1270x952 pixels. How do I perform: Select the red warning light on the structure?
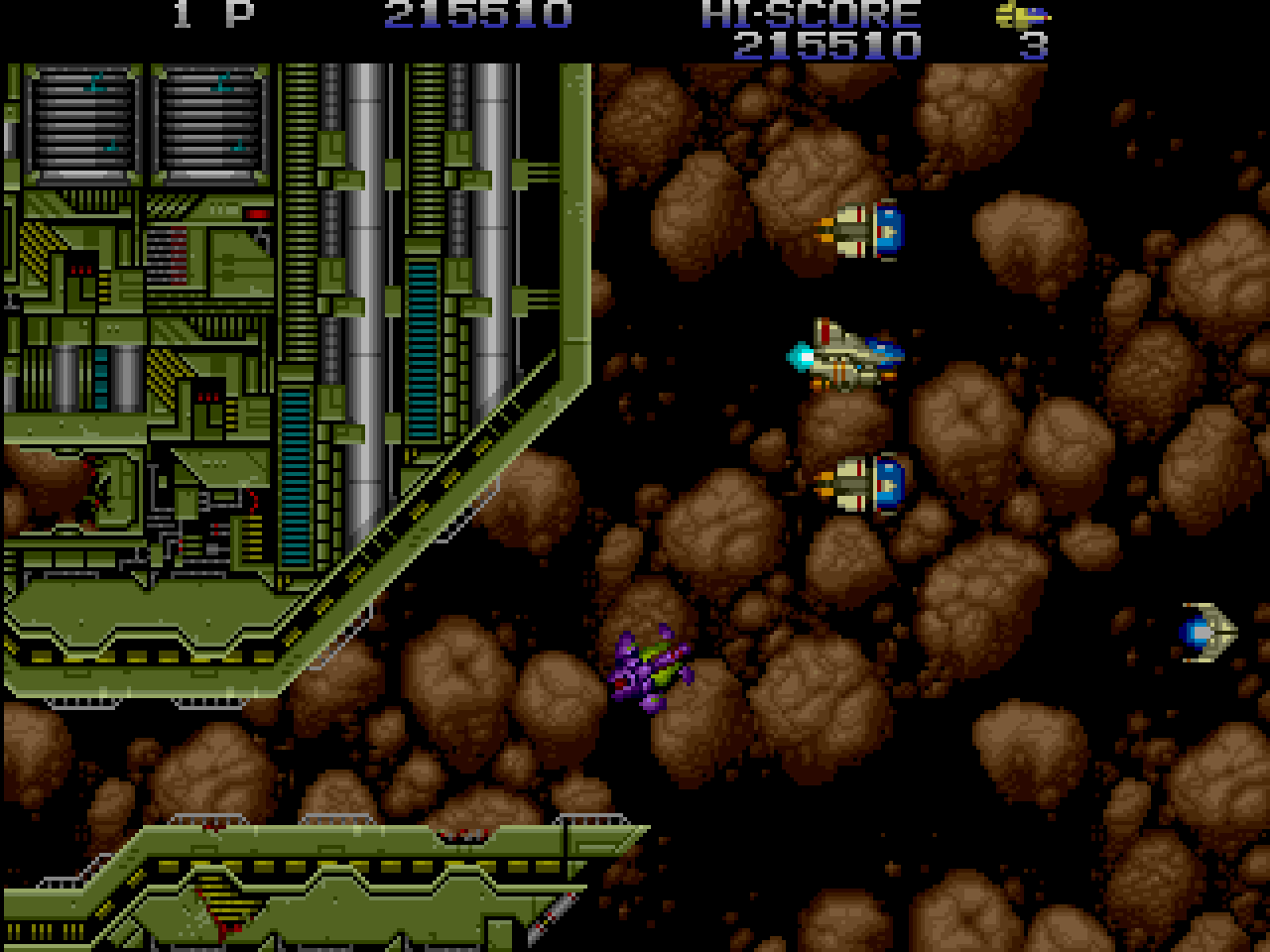coord(257,212)
